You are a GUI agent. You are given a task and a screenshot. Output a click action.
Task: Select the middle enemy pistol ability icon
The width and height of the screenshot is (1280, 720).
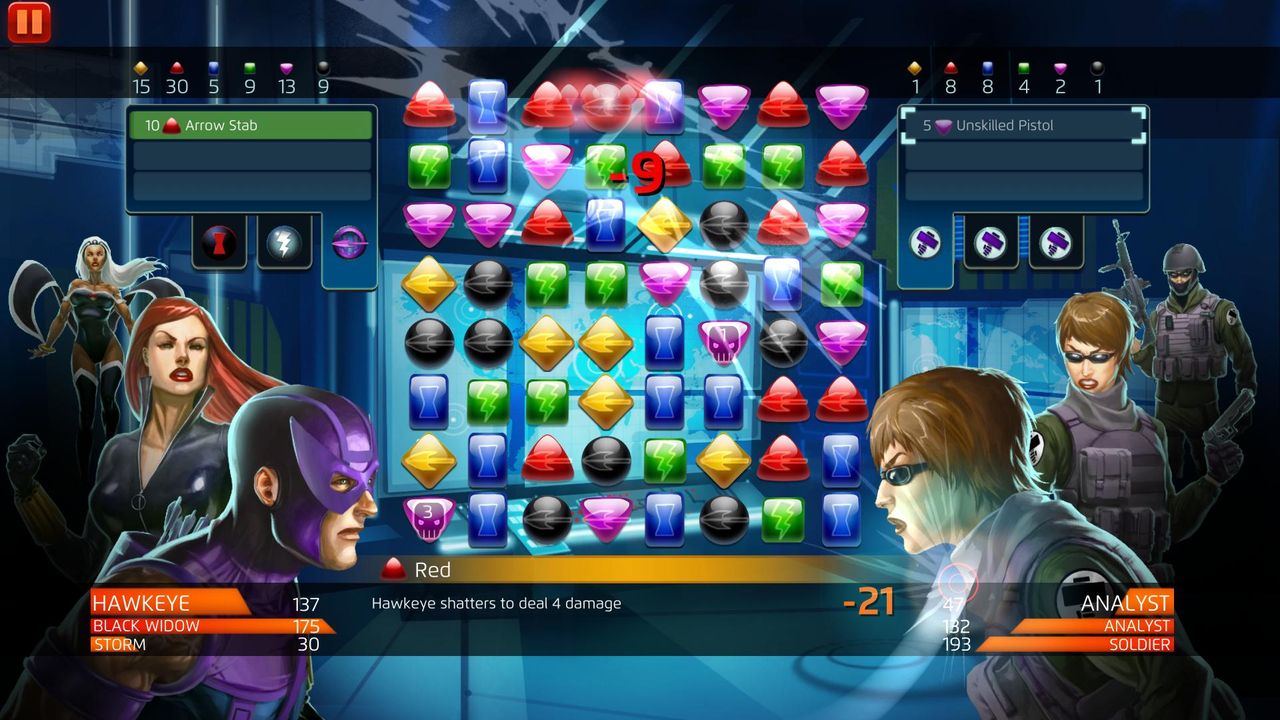pyautogui.click(x=990, y=241)
